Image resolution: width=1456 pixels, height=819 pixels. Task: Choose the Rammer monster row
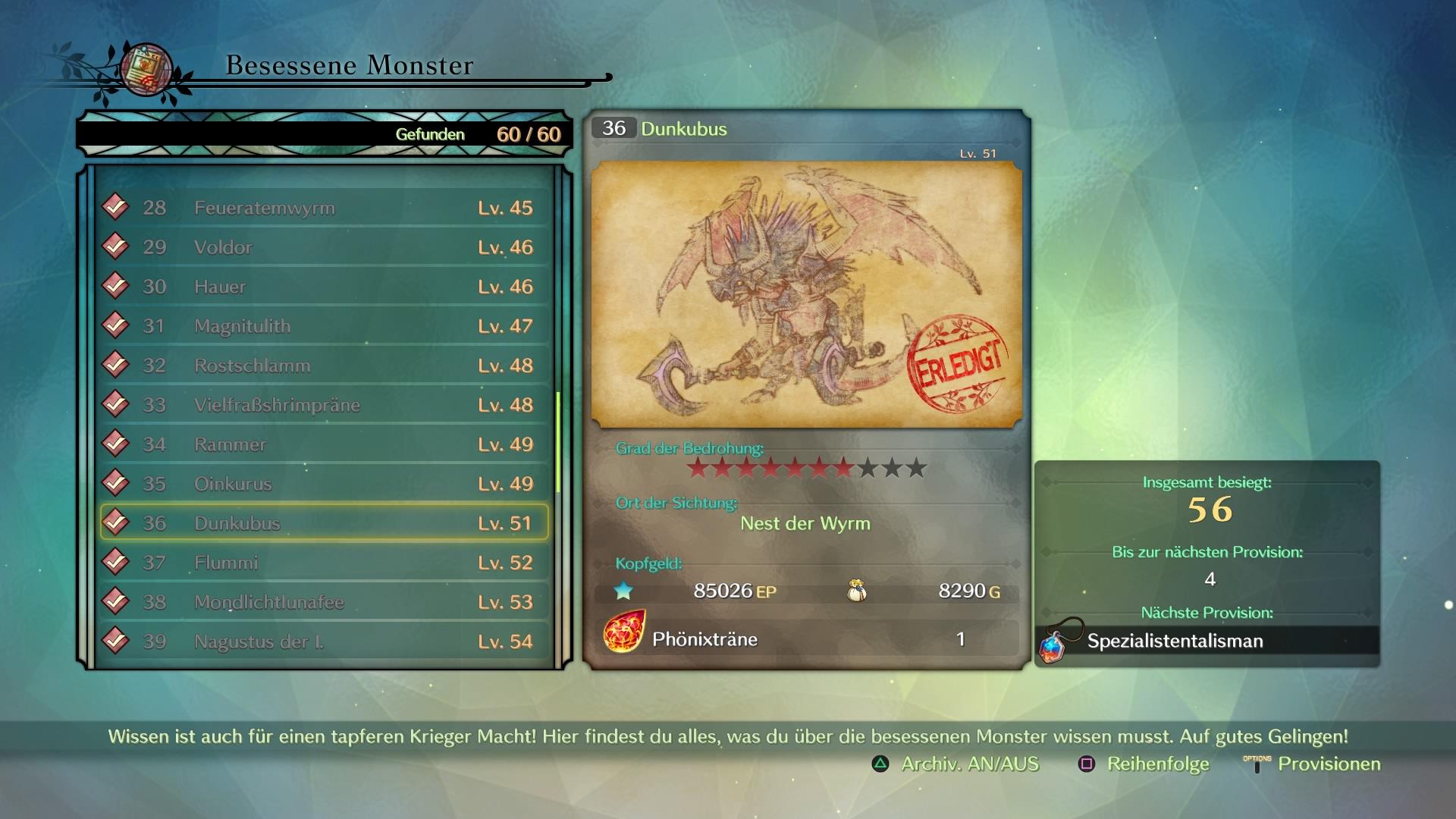click(325, 444)
